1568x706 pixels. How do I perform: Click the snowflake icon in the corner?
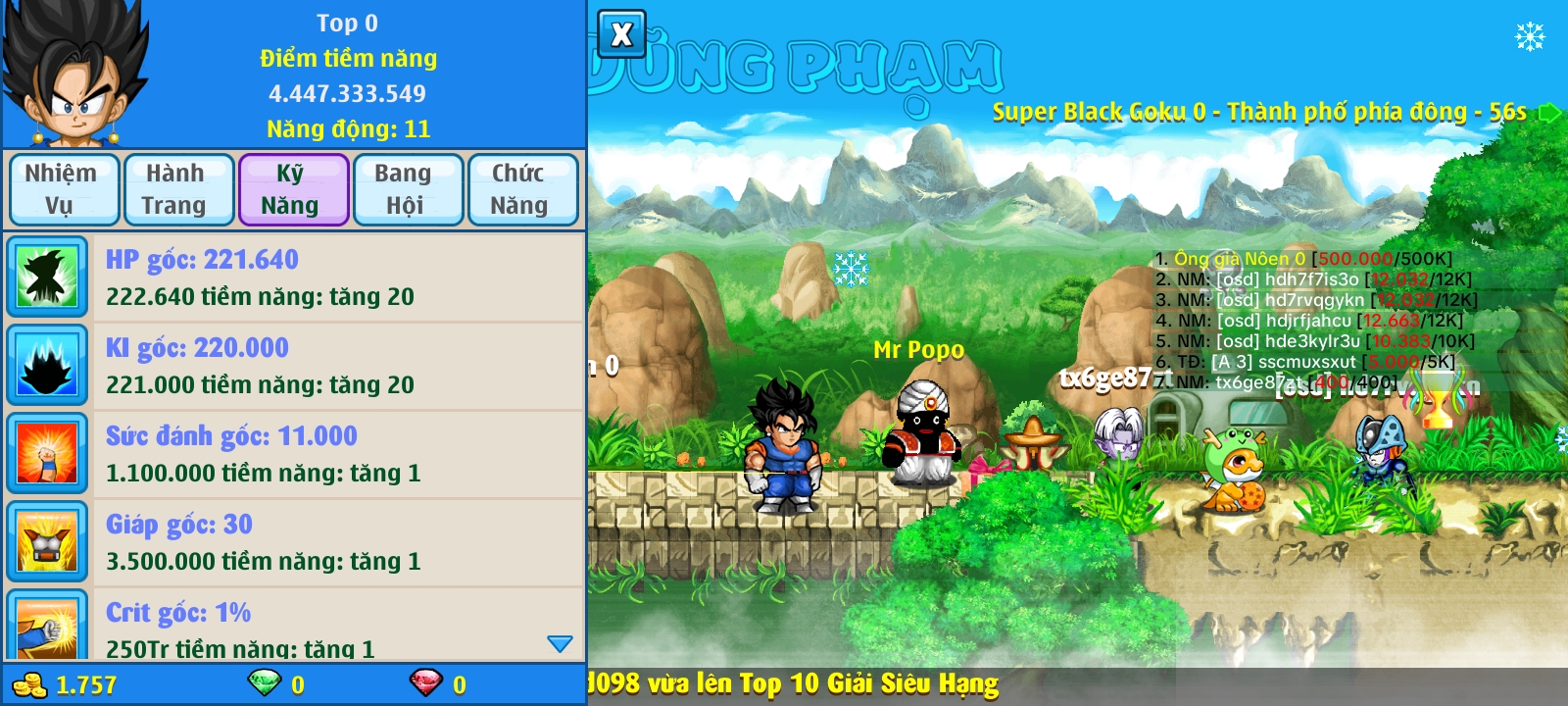(1530, 37)
